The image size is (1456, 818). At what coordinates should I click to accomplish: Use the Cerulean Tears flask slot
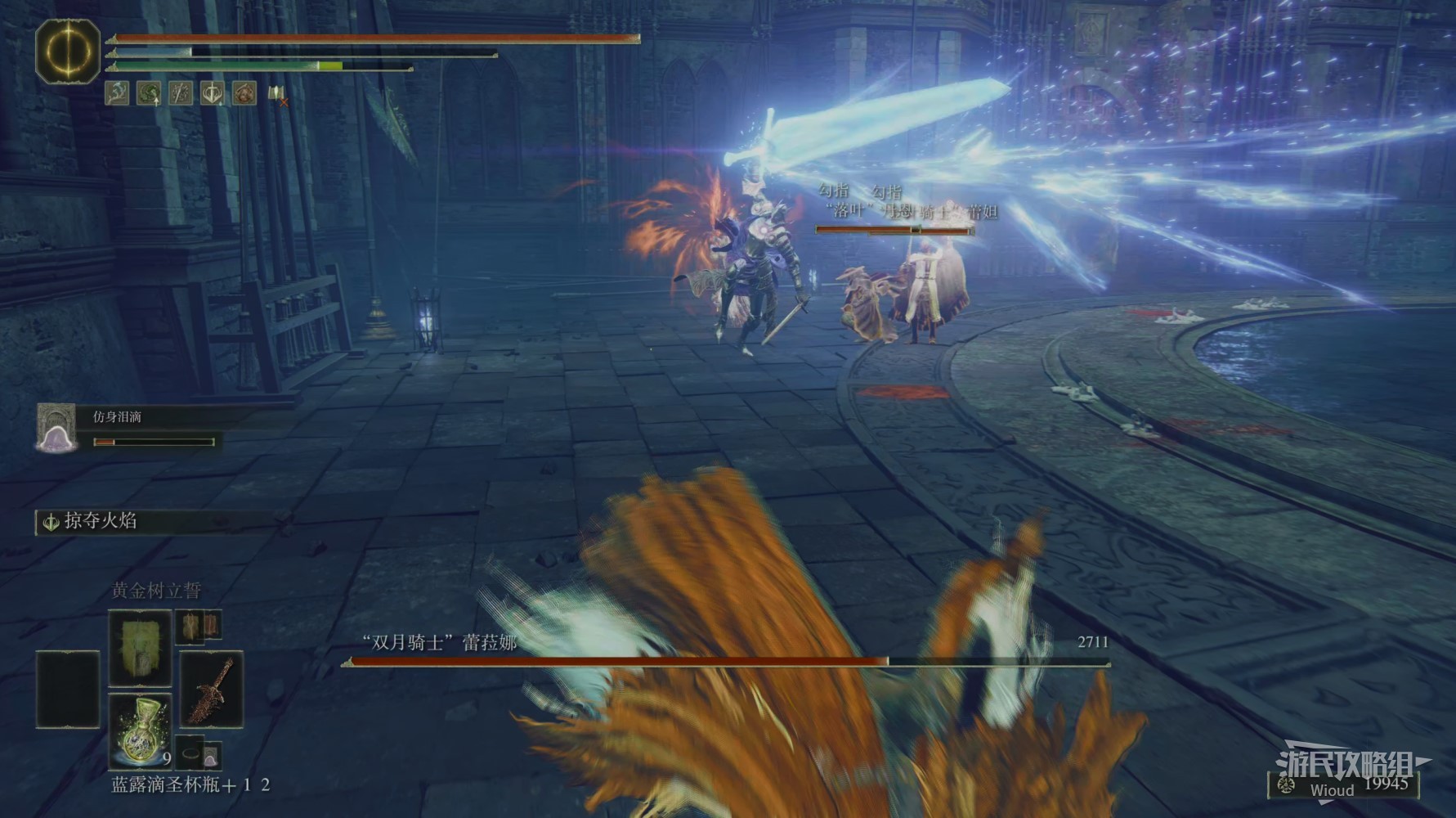pos(140,730)
